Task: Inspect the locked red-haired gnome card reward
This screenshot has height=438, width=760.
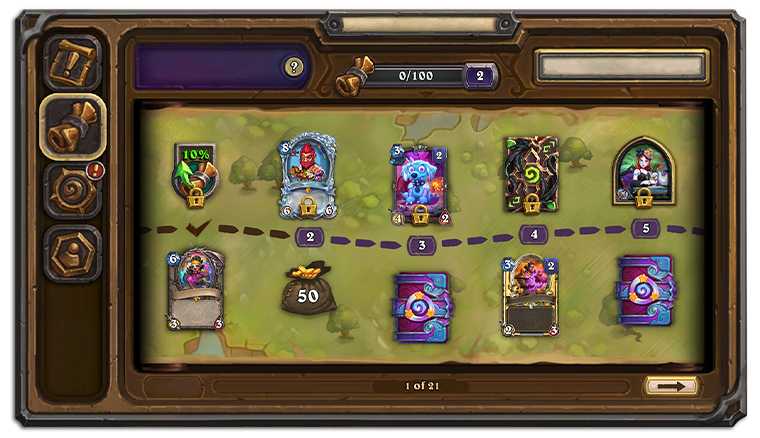Action: pyautogui.click(x=309, y=175)
